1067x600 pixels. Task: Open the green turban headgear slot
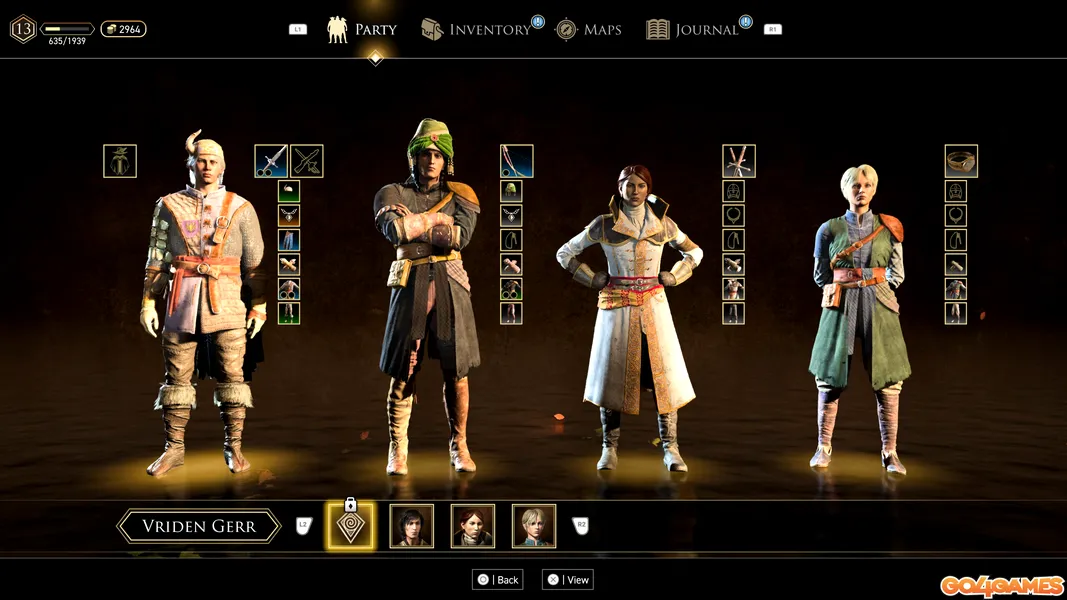[x=511, y=191]
